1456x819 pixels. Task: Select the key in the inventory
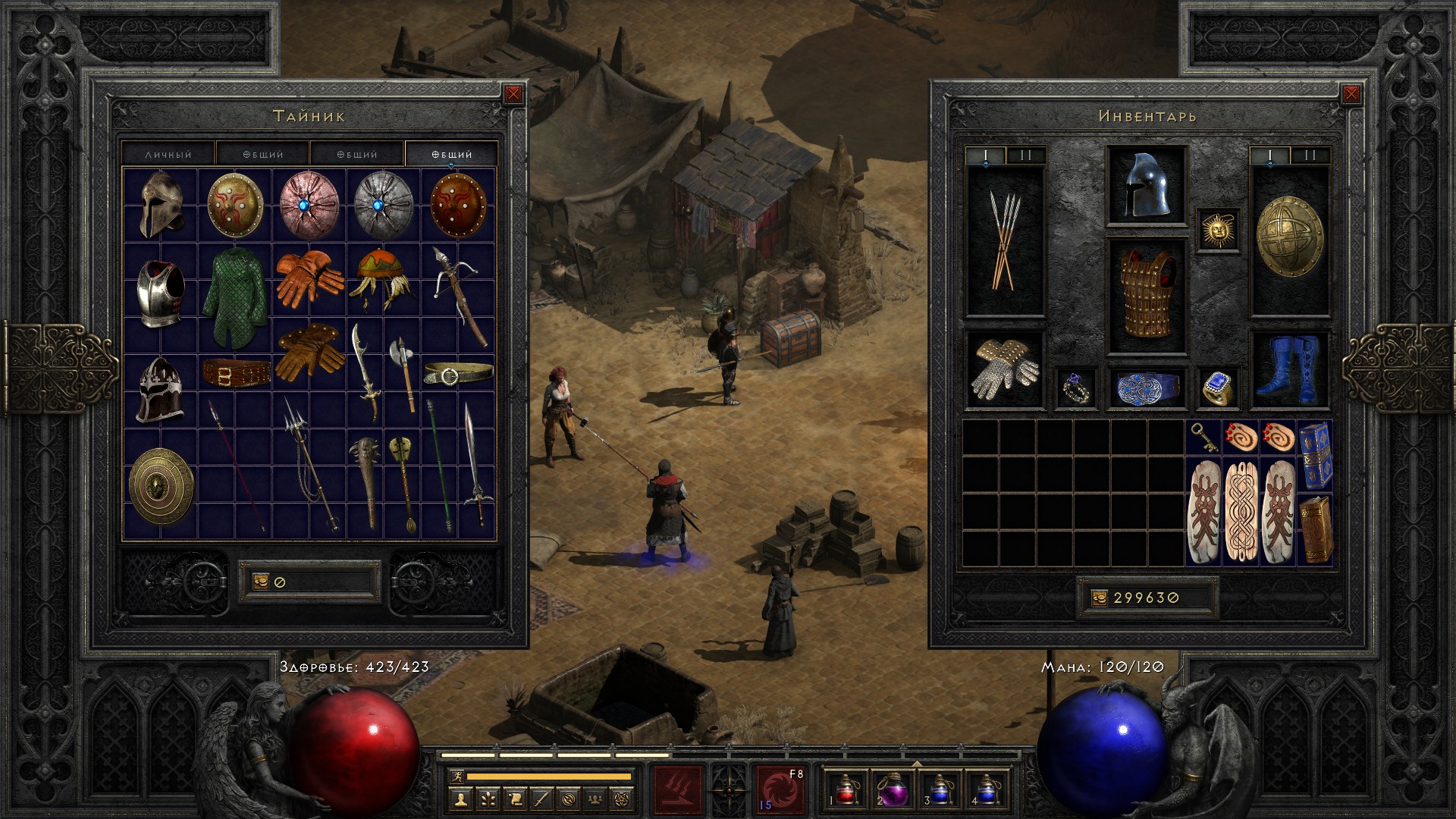1203,438
